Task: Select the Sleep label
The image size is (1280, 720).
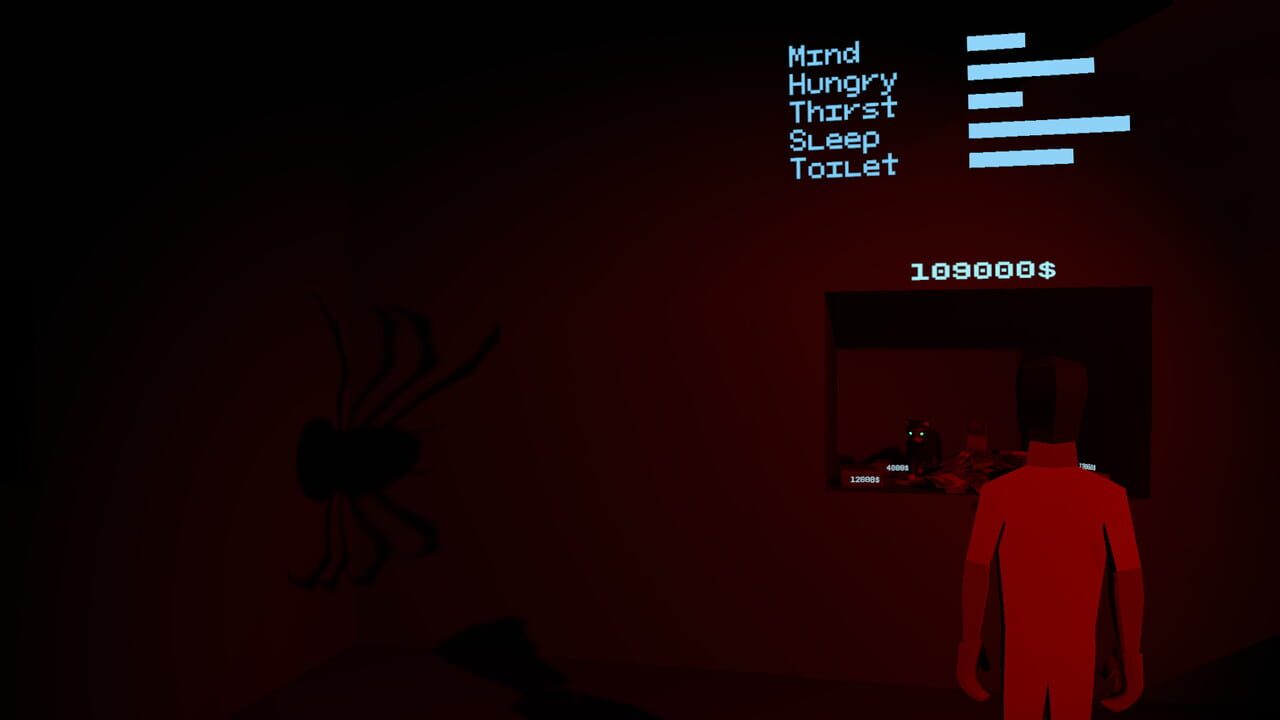Action: click(833, 138)
